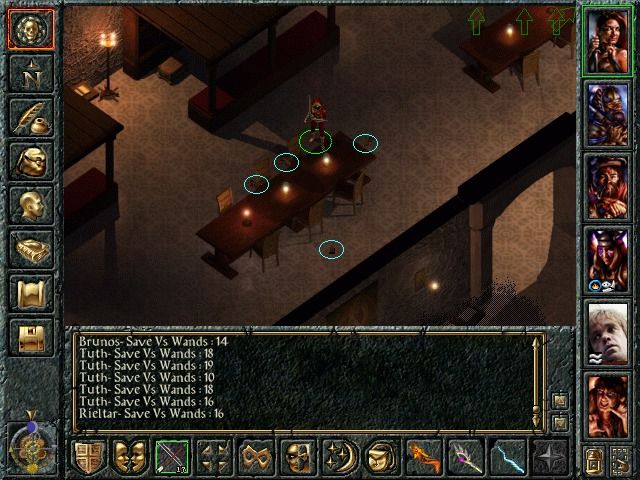Select the bearded man in red hat portrait

(608, 188)
